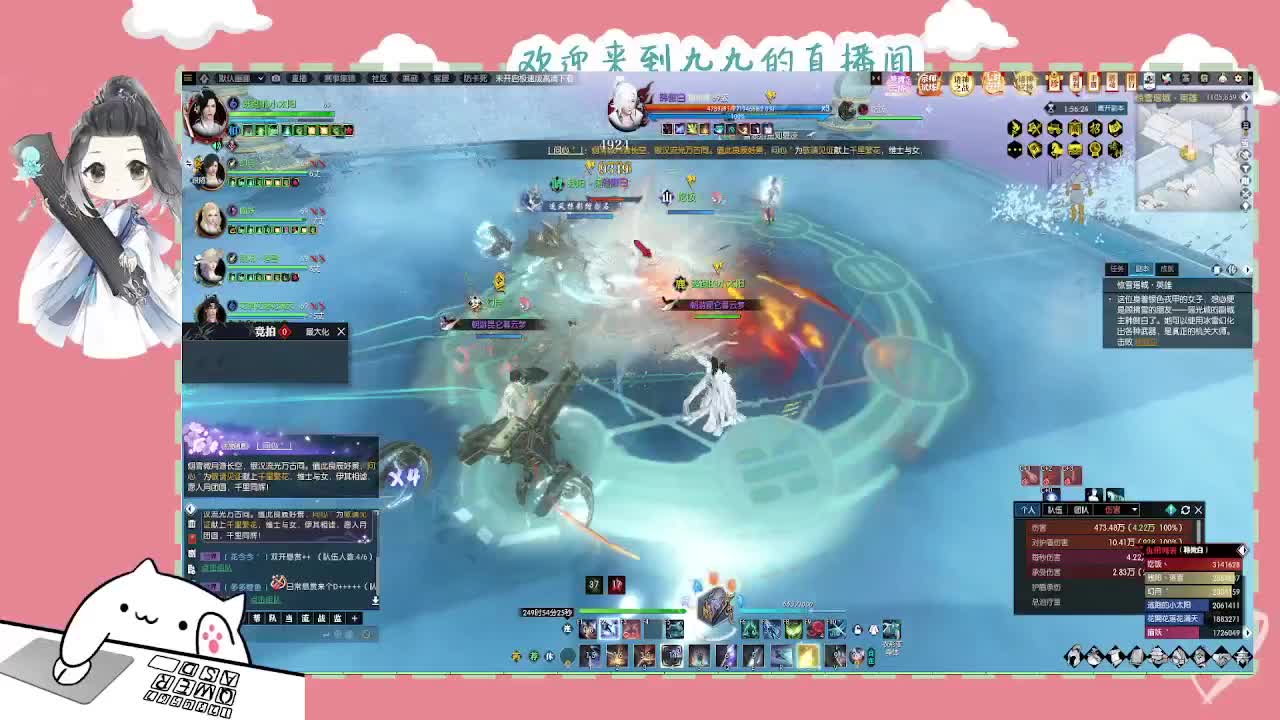Open the minimap zoom-in control
Image resolution: width=1280 pixels, height=720 pixels.
click(x=1245, y=108)
